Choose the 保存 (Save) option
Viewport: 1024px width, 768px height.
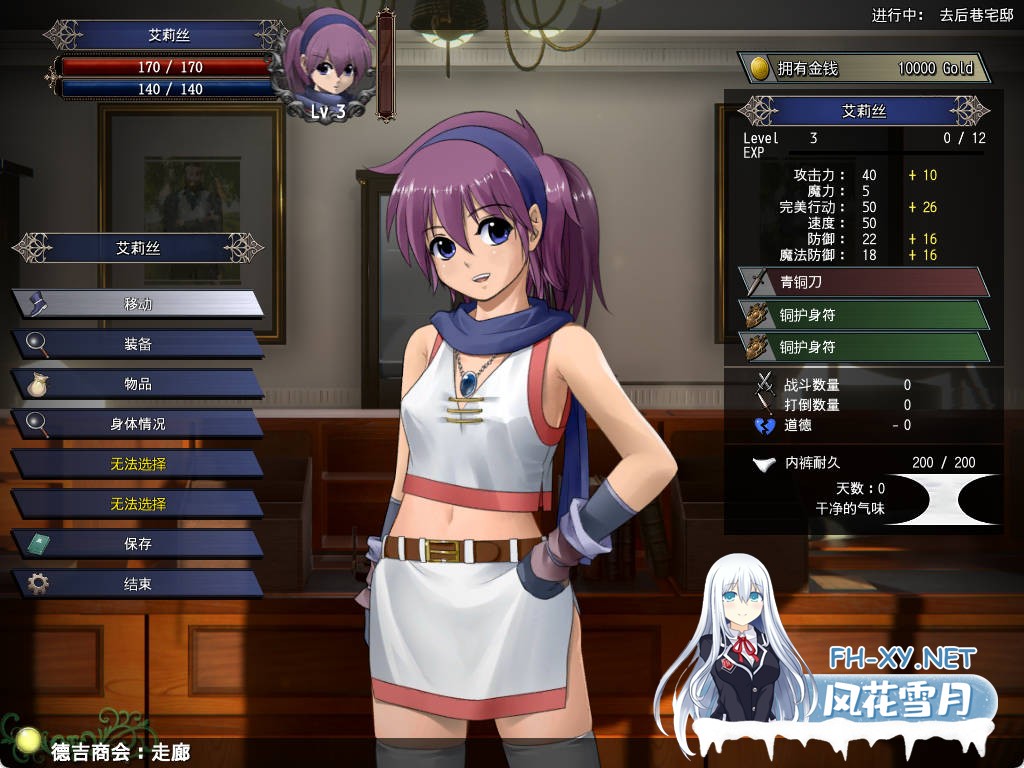pyautogui.click(x=138, y=544)
